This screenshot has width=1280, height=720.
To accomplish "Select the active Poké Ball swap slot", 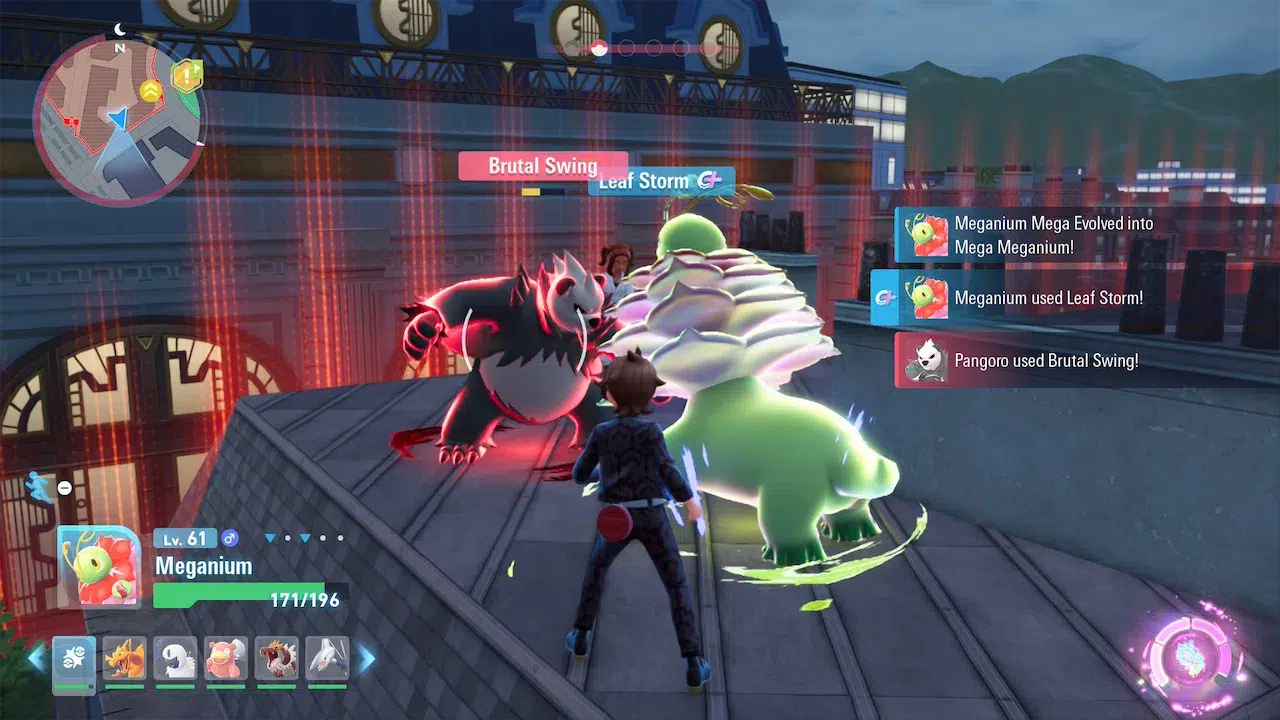I will (x=74, y=658).
